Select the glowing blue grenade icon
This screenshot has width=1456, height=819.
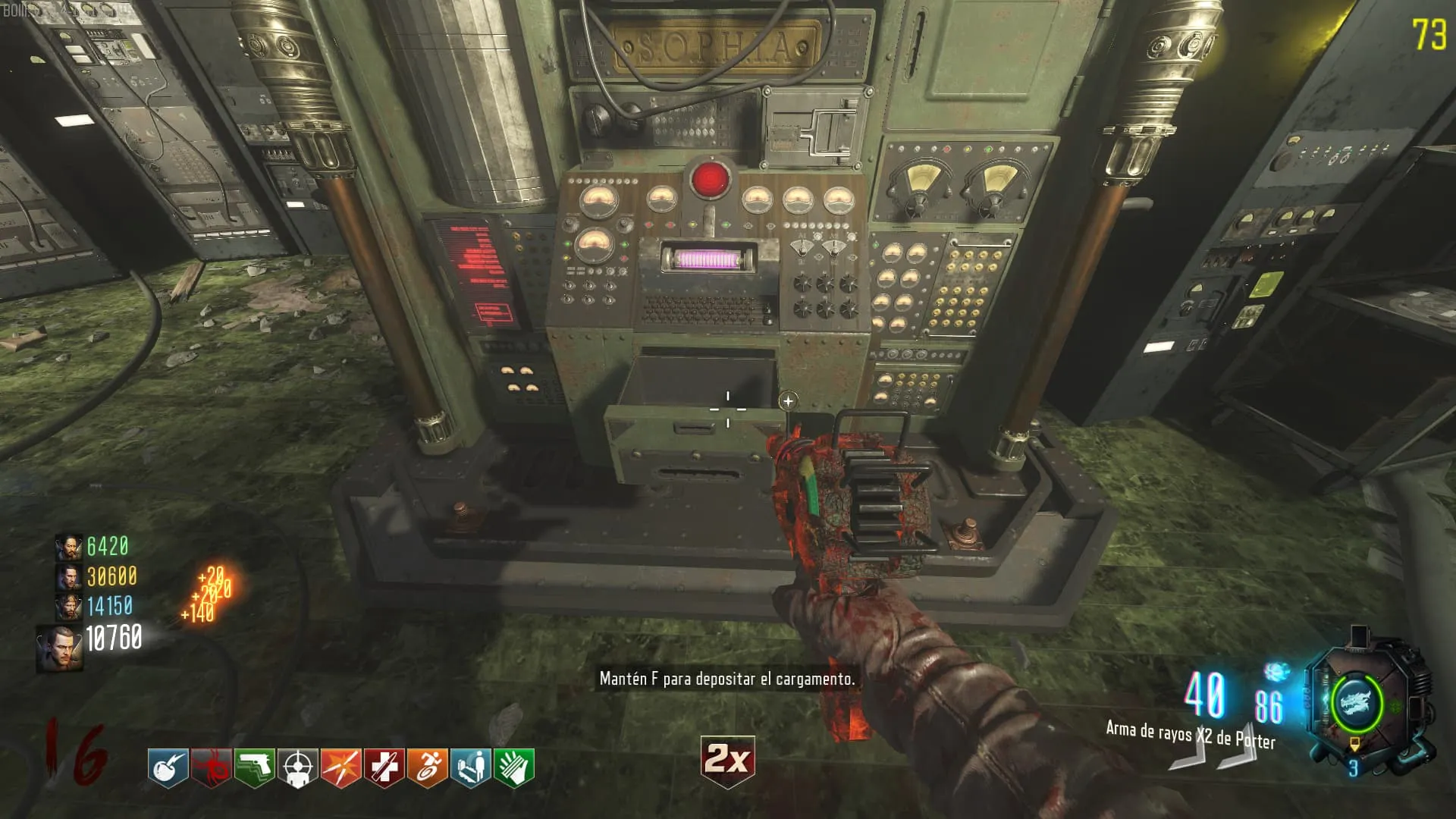1277,672
